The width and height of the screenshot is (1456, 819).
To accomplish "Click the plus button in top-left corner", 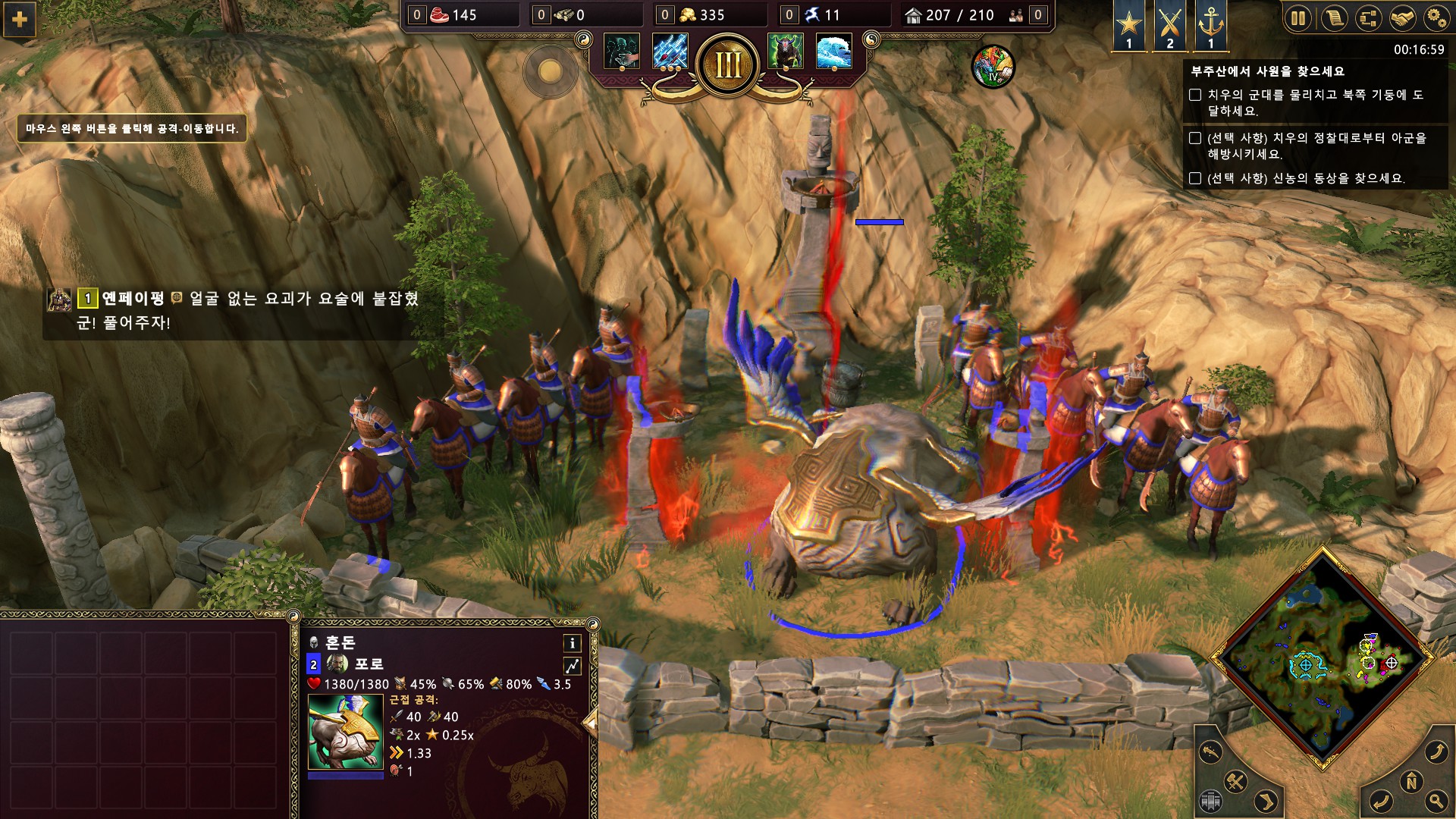I will [x=20, y=20].
